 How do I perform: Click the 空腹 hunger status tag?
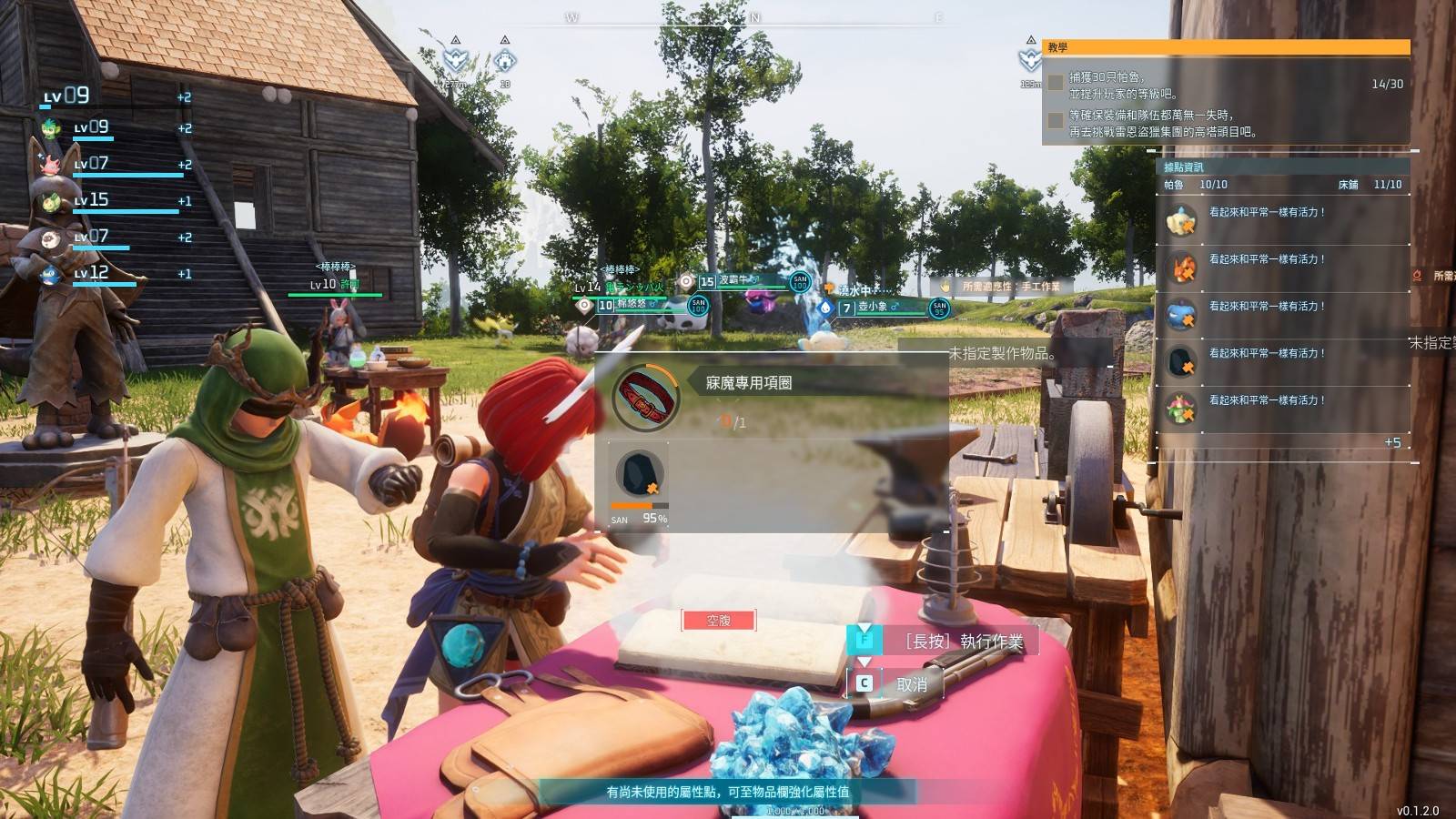(718, 621)
